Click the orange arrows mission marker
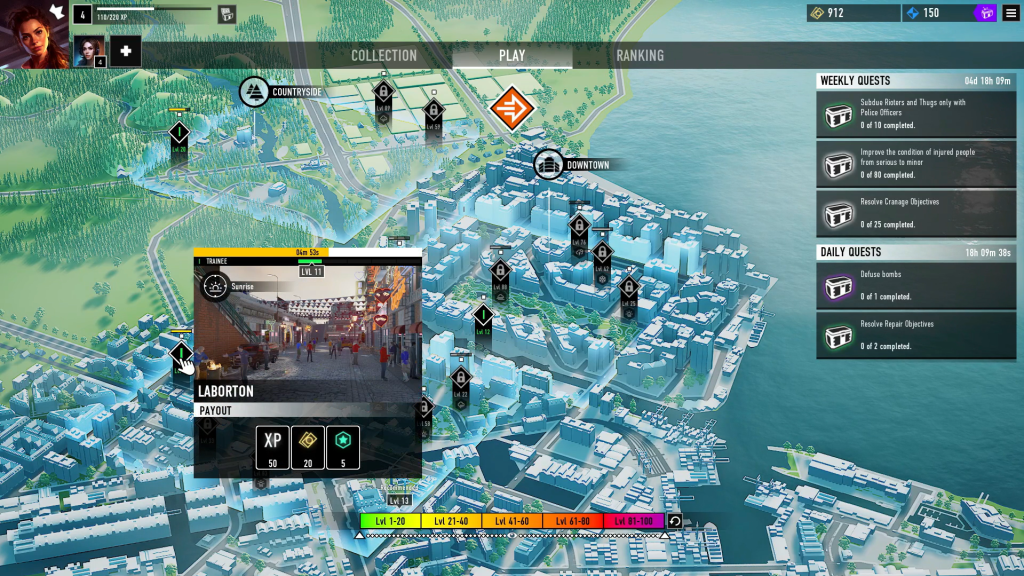The width and height of the screenshot is (1024, 576). (512, 109)
